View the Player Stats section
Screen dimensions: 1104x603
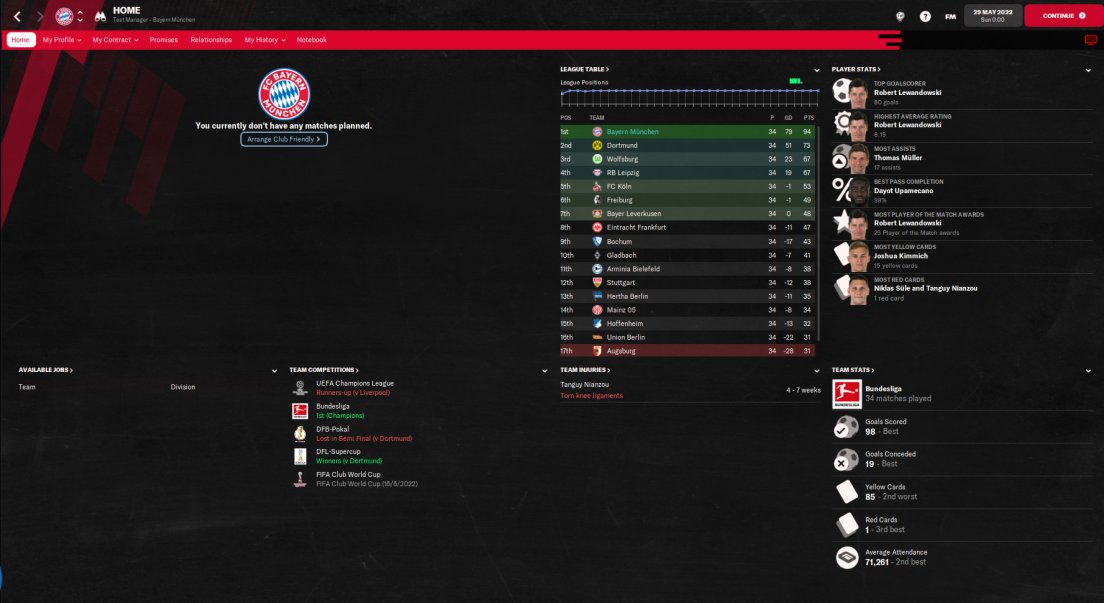click(x=856, y=69)
